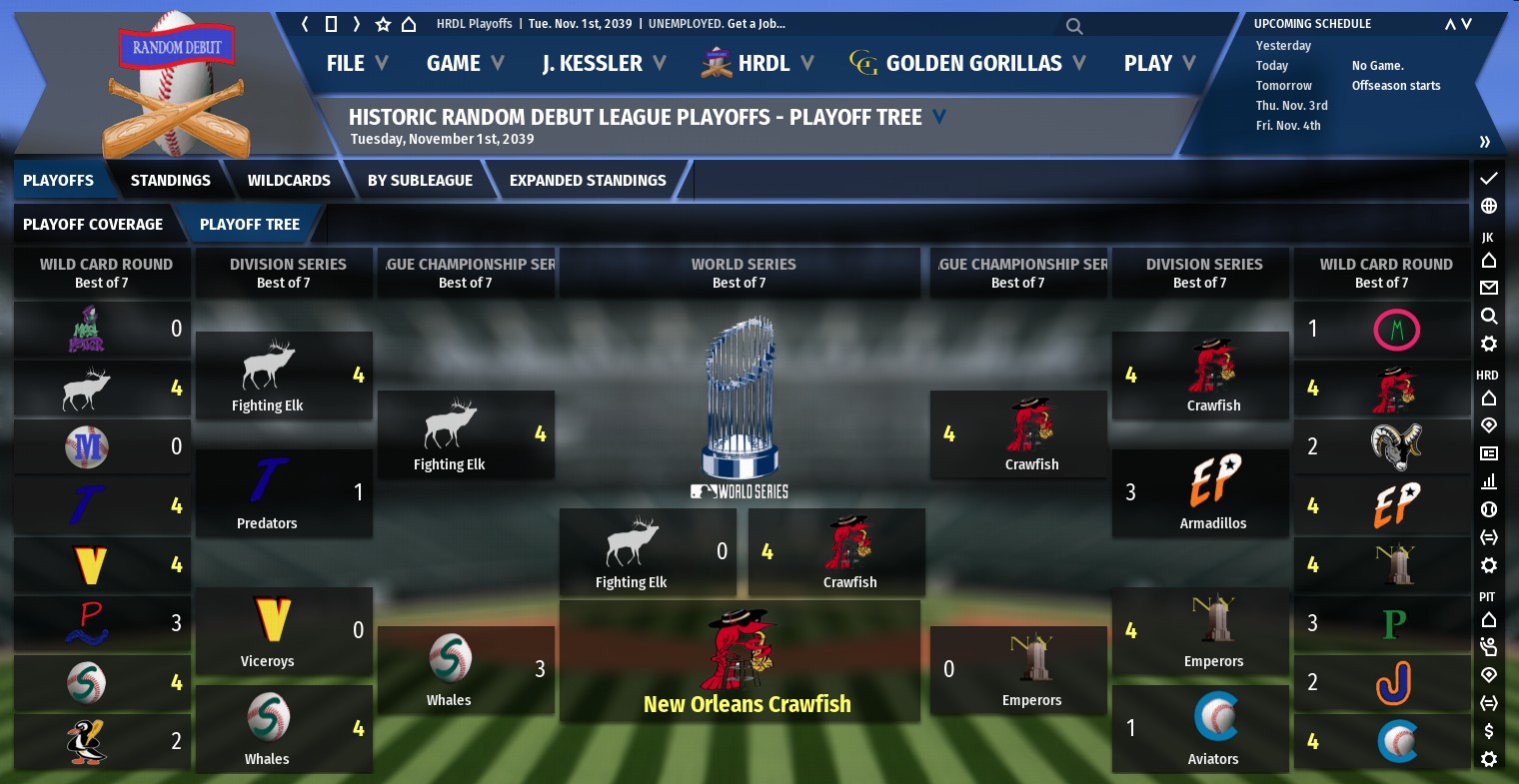Open the GAME dropdown menu

coord(465,63)
